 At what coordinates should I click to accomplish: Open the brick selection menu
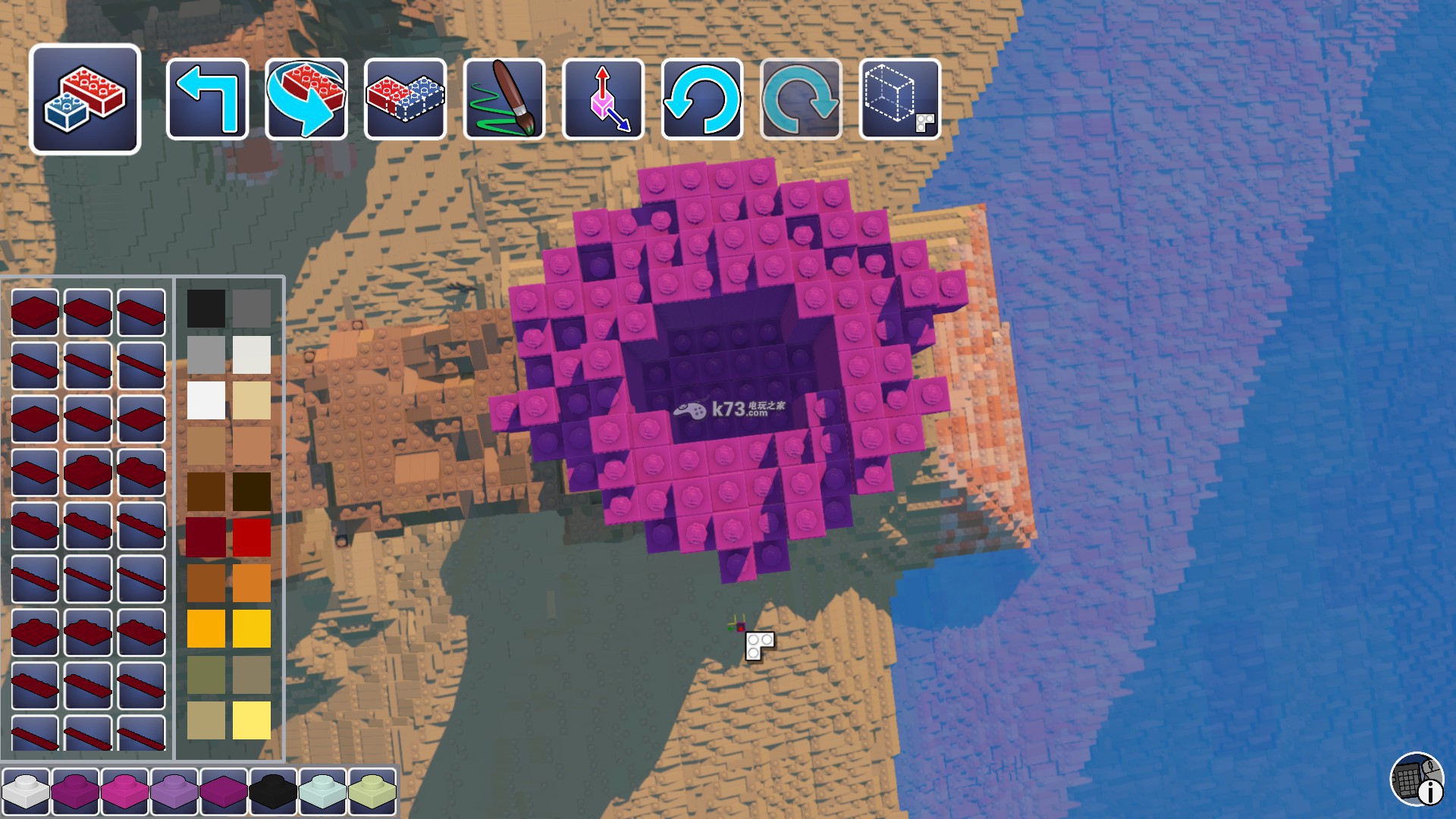(x=85, y=99)
